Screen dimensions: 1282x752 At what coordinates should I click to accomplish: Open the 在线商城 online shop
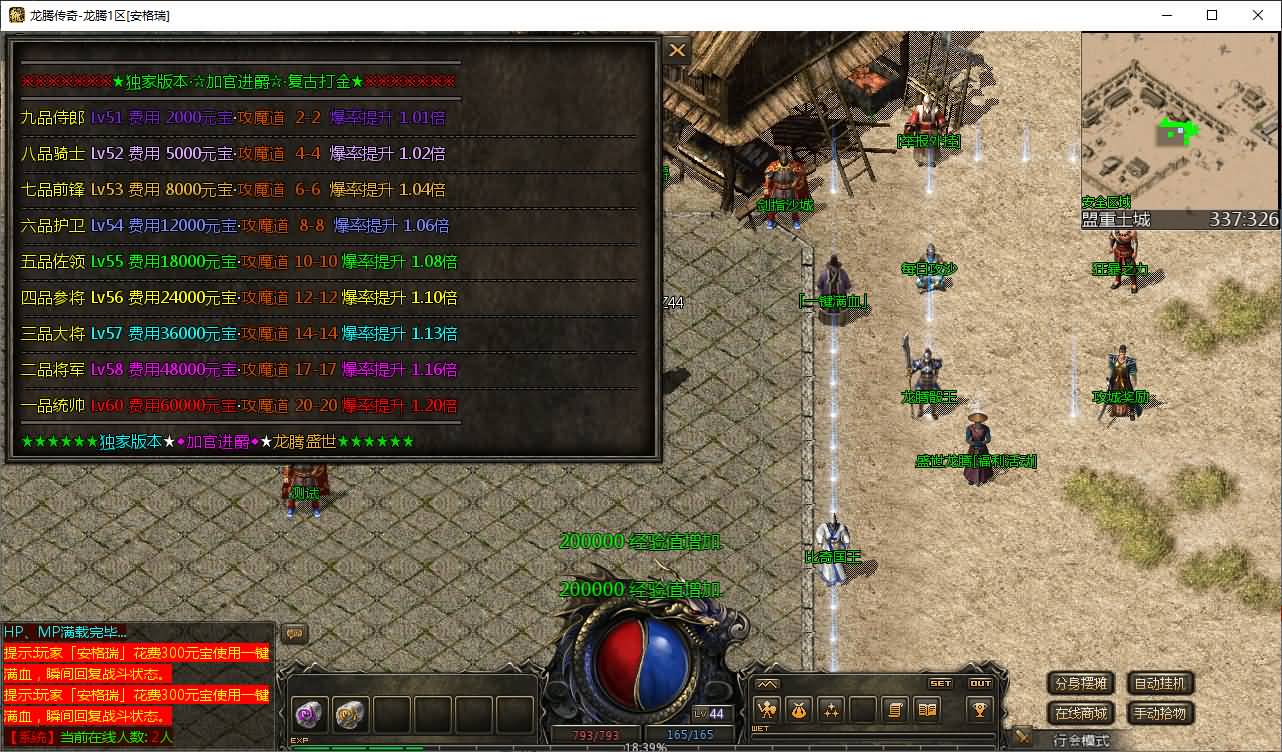pos(1080,713)
